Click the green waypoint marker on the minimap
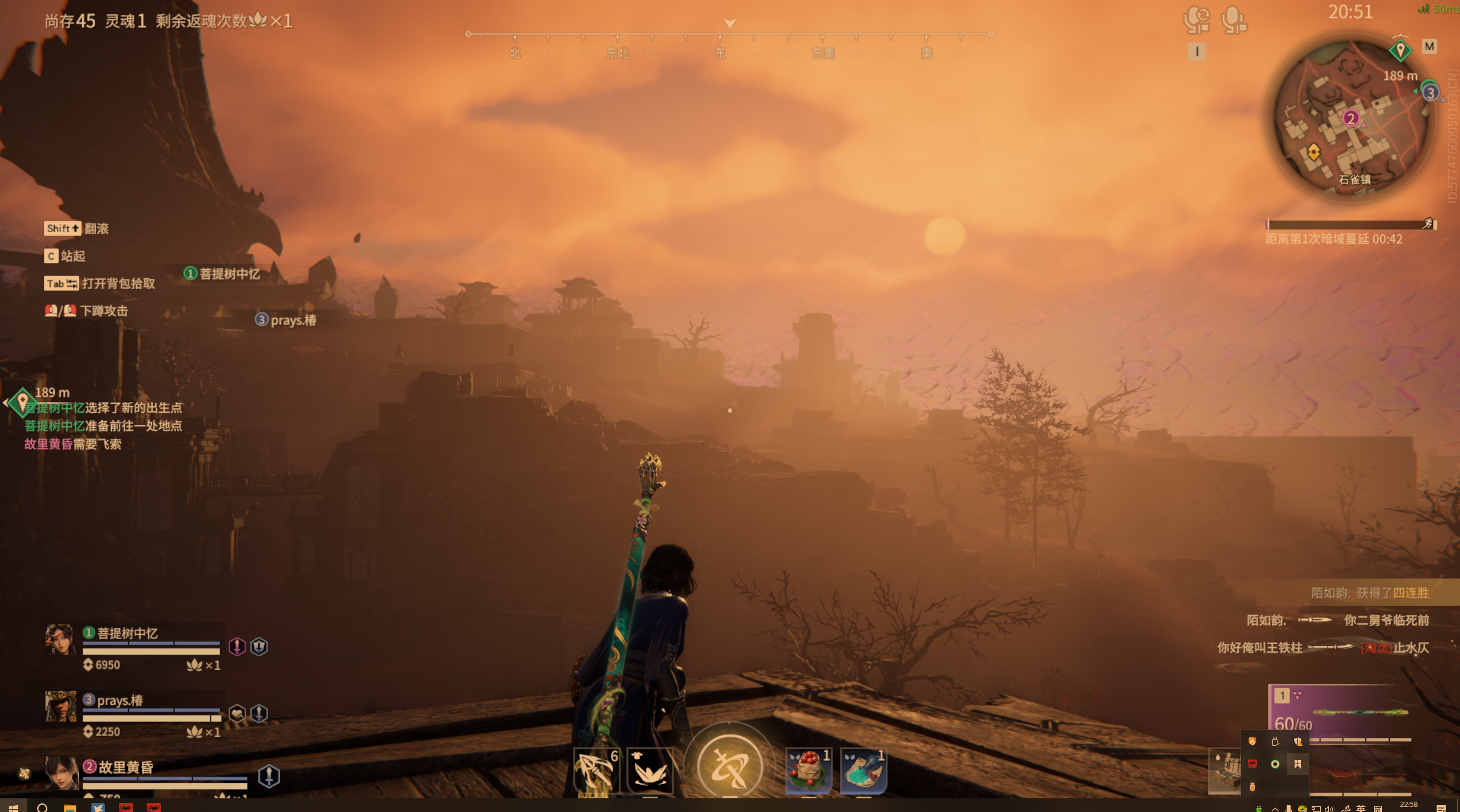1460x812 pixels. click(x=1400, y=50)
